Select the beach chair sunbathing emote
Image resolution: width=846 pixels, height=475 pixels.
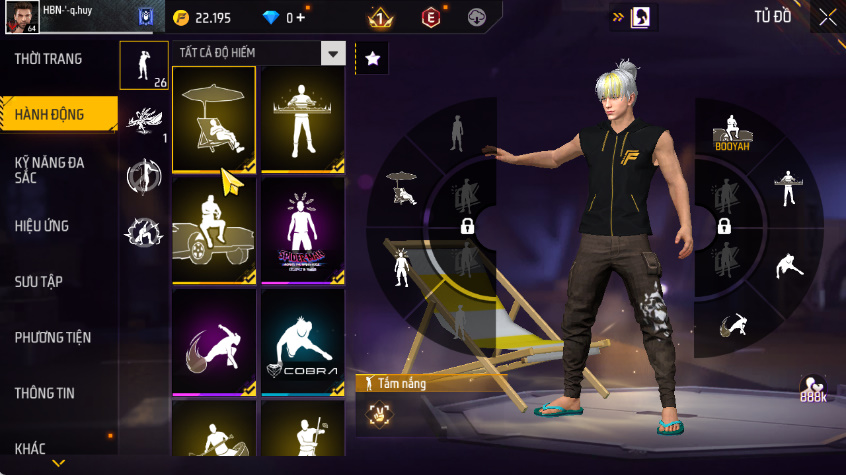tap(213, 118)
